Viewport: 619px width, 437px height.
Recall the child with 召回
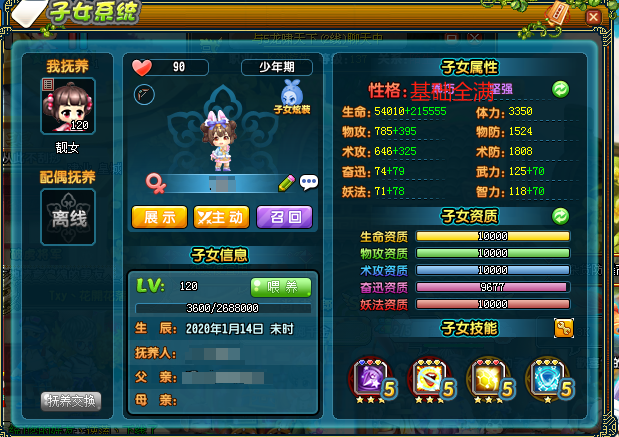(285, 216)
